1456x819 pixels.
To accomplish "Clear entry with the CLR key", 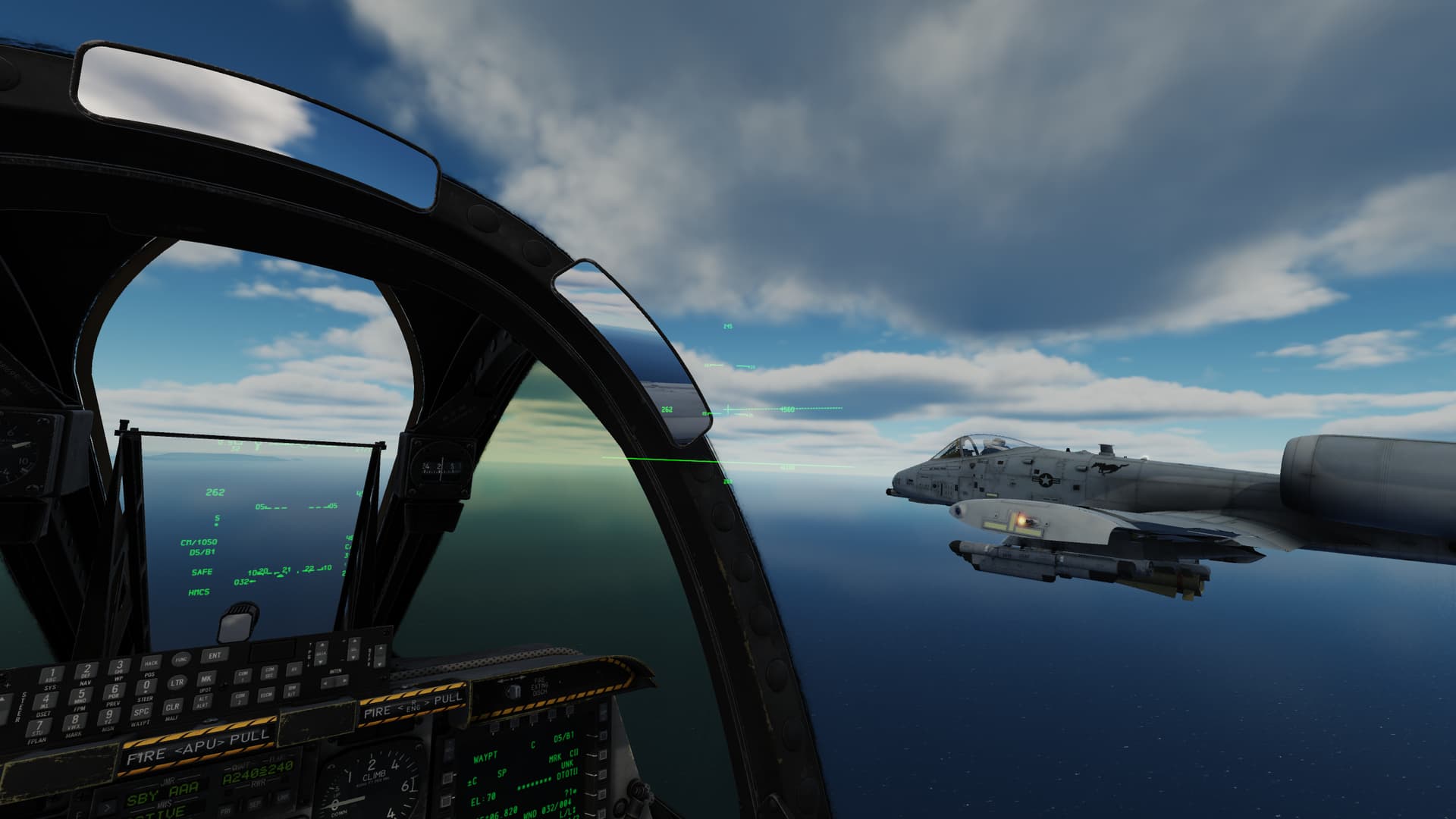I will click(172, 708).
